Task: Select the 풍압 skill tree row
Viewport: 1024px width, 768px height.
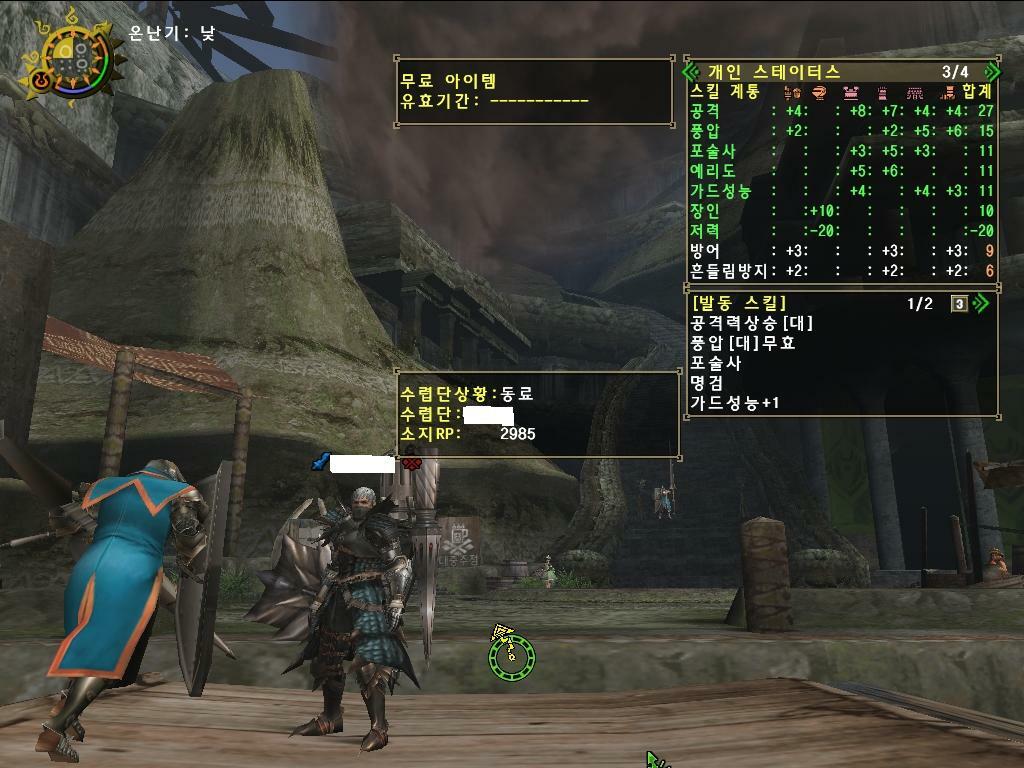Action: pyautogui.click(x=840, y=131)
